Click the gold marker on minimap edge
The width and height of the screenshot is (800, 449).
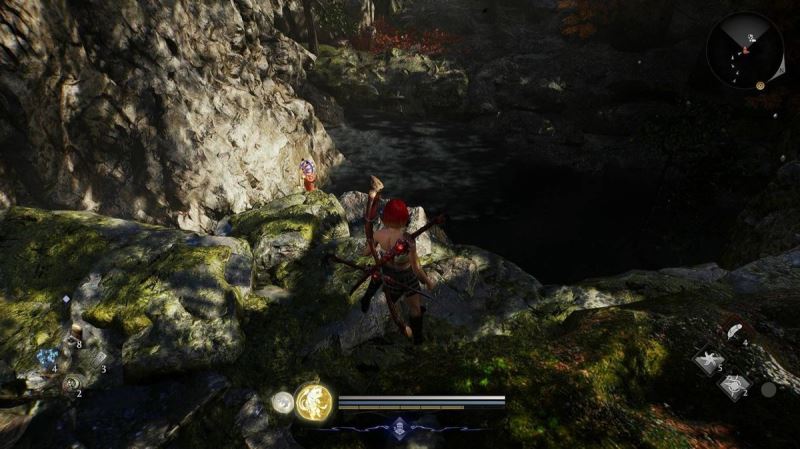coord(762,86)
